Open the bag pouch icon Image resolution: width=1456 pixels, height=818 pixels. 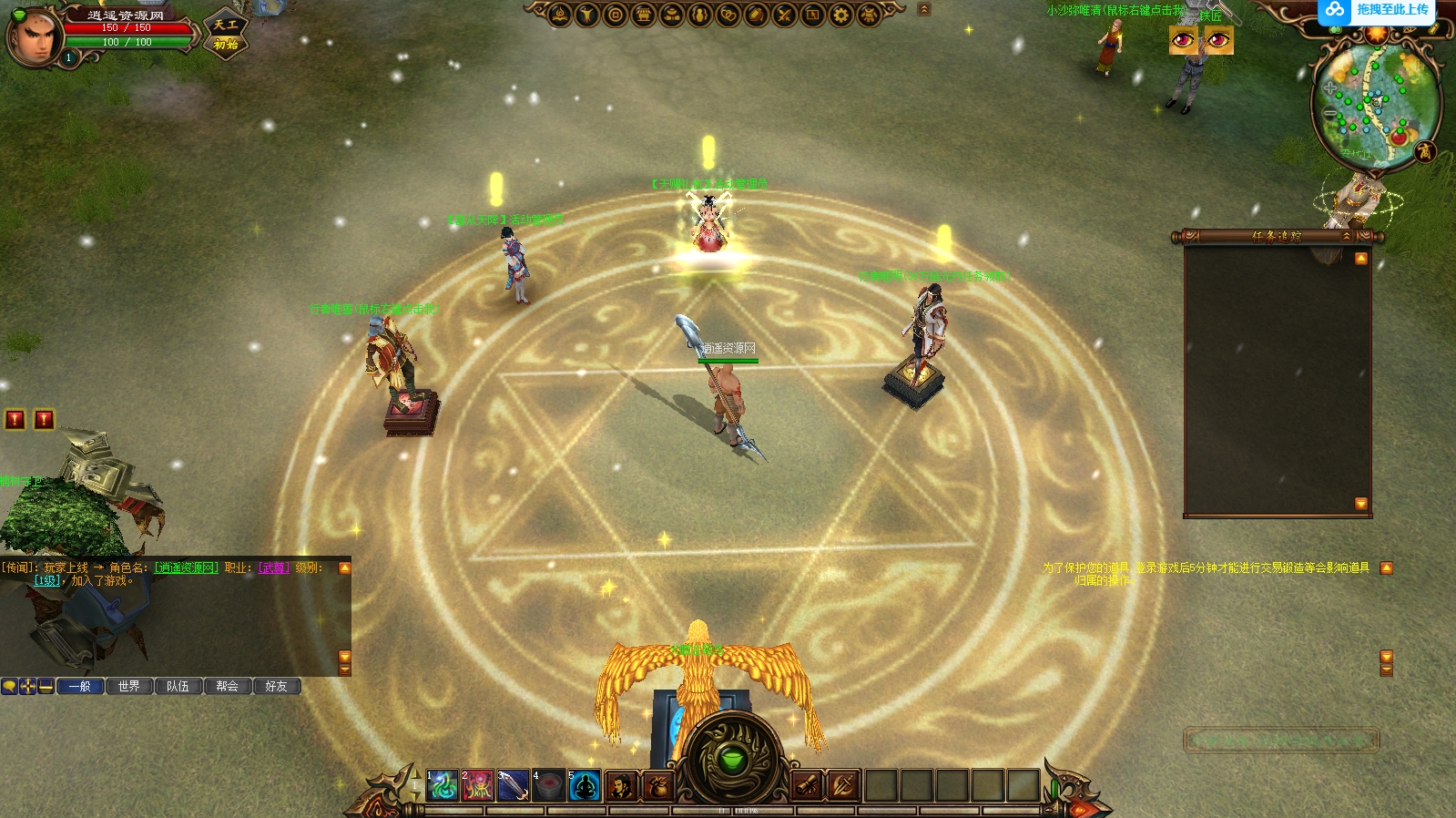click(x=657, y=785)
